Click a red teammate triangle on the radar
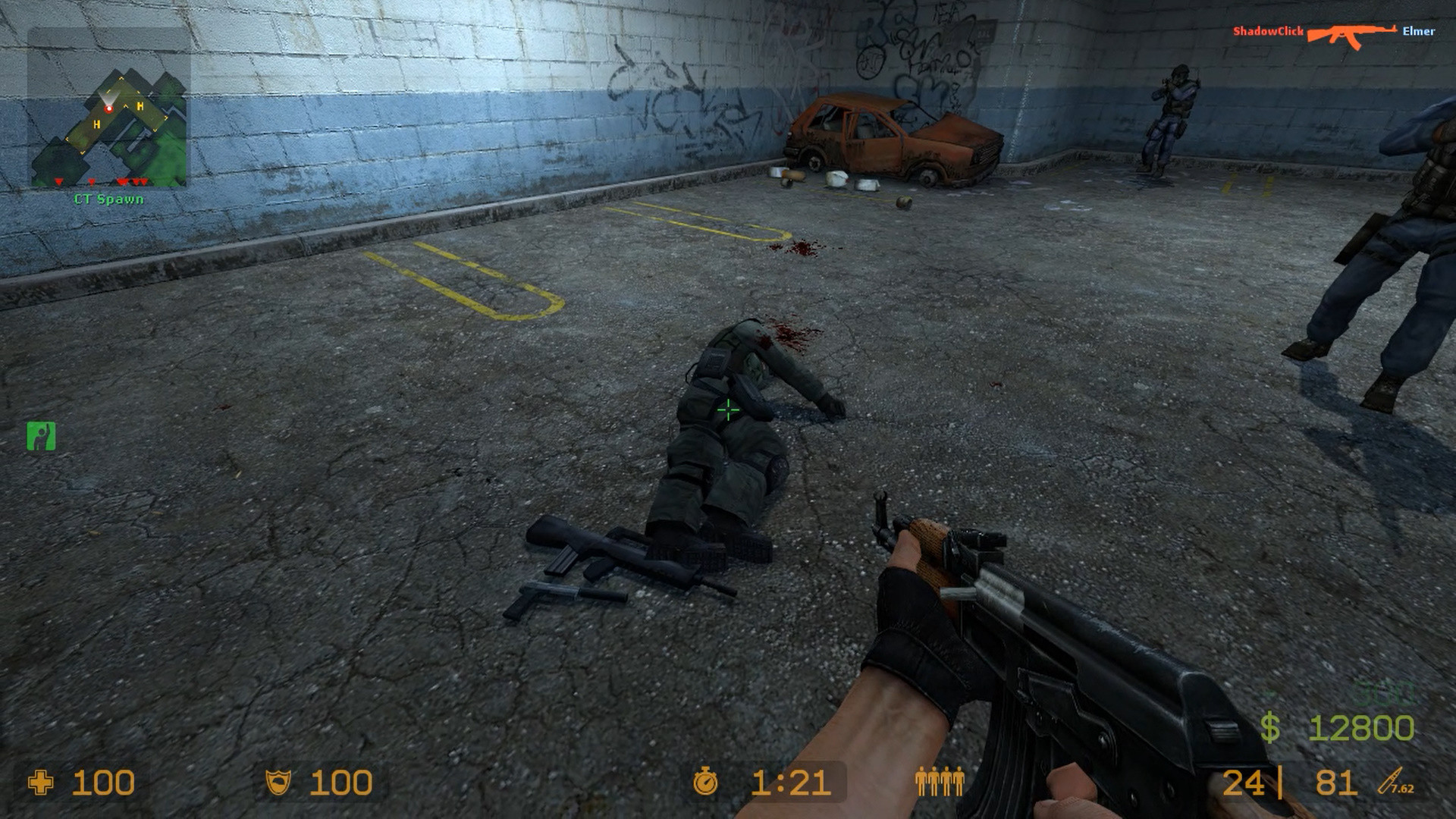The image size is (1456, 819). click(57, 182)
